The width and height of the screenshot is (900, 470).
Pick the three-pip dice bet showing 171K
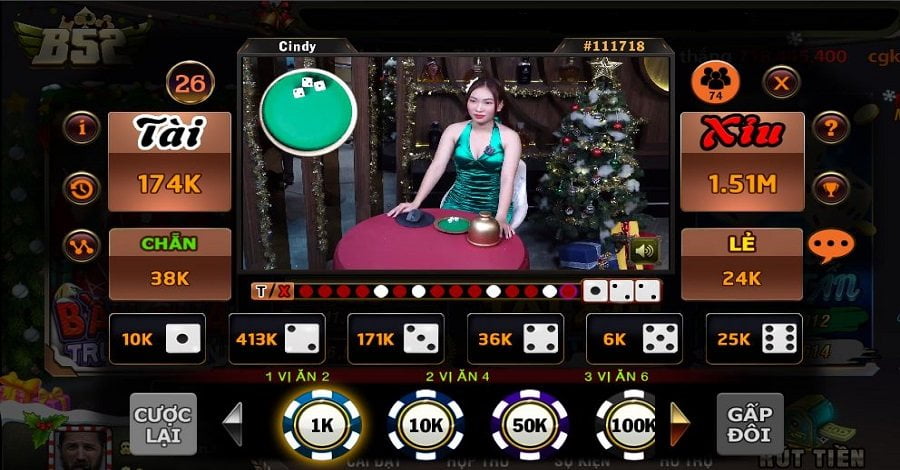pyautogui.click(x=394, y=339)
